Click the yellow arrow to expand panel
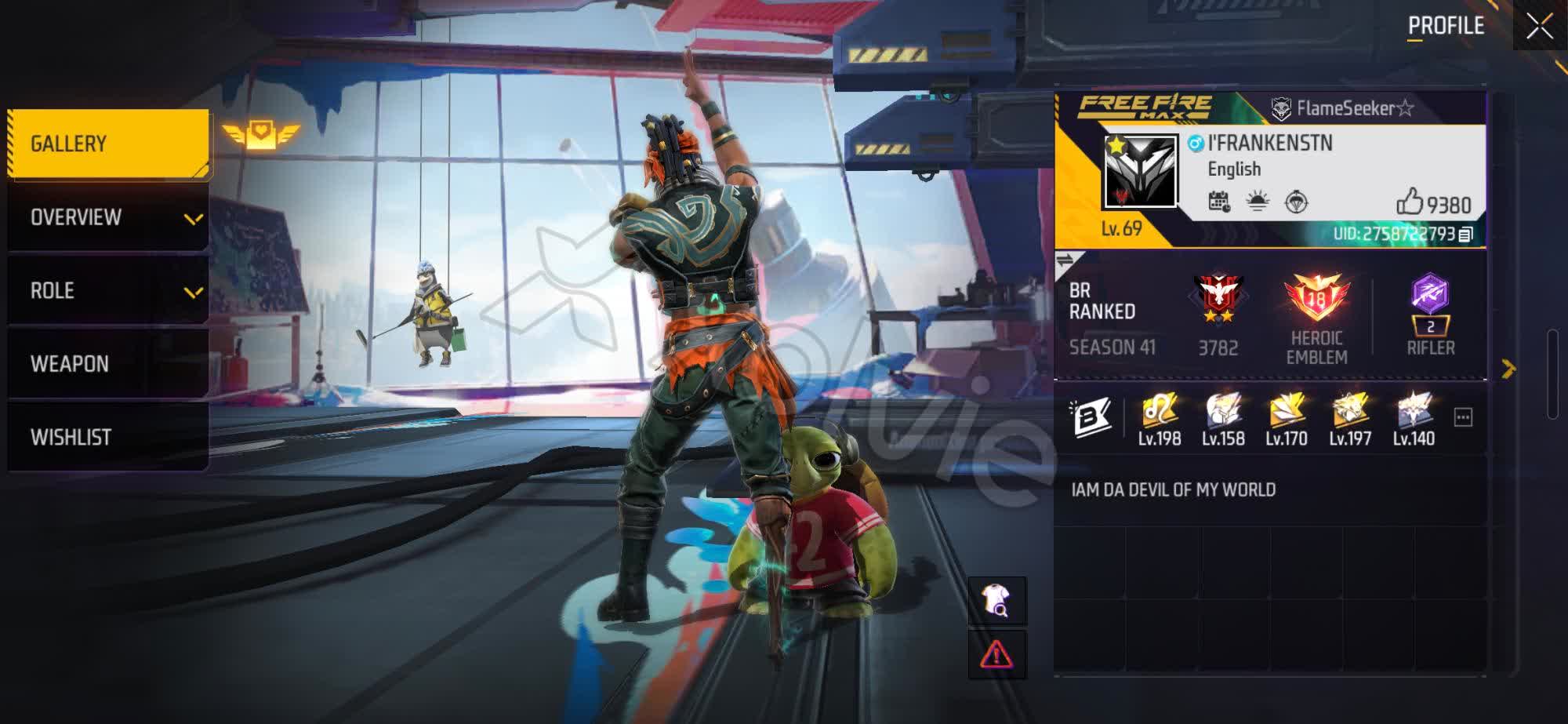Screen dimensions: 1568x724 pyautogui.click(x=1508, y=369)
